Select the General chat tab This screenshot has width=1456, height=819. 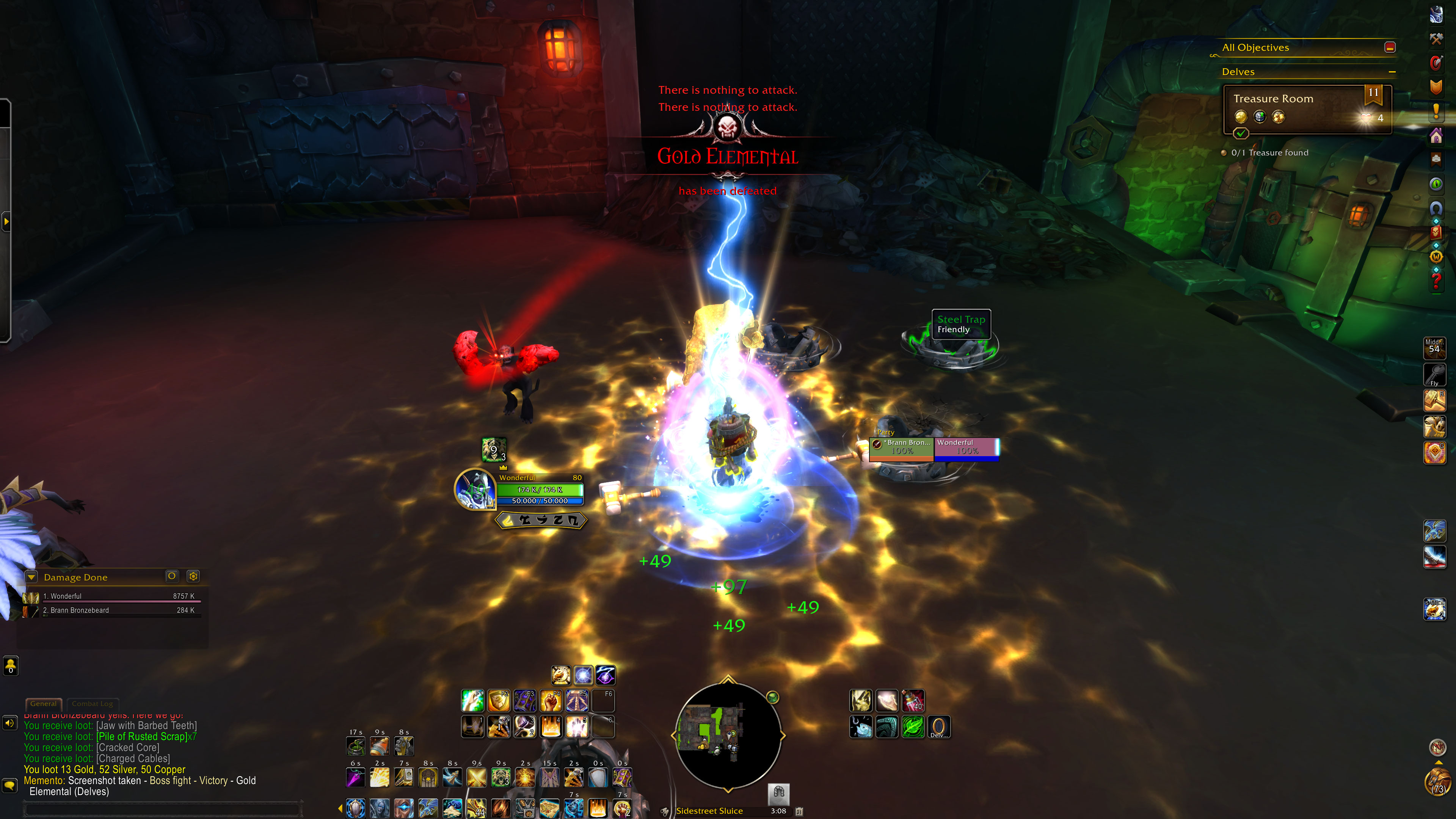pyautogui.click(x=44, y=704)
